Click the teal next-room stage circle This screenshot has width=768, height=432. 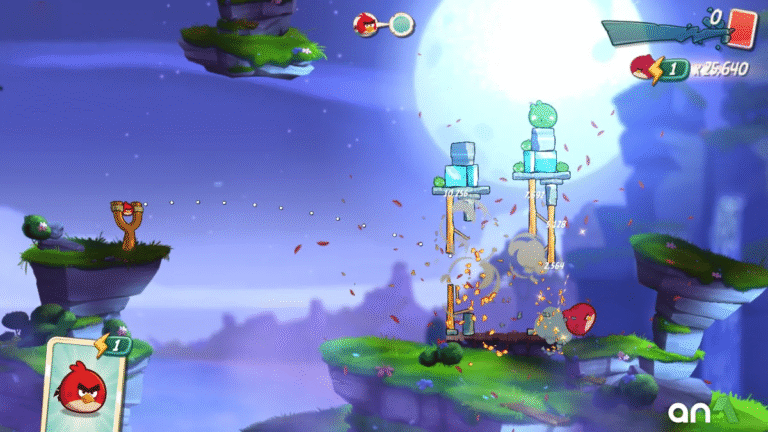pyautogui.click(x=402, y=24)
